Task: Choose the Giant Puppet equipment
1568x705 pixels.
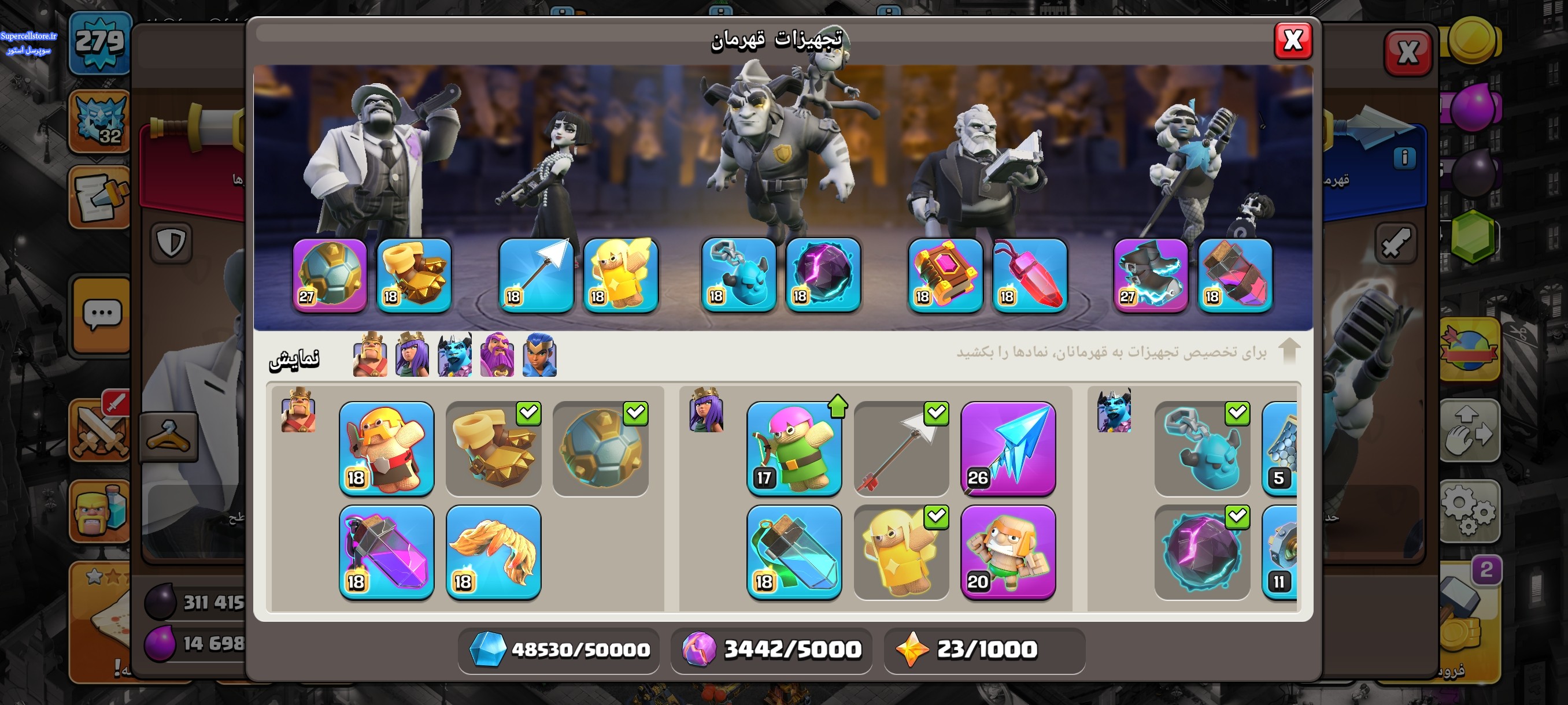Action: [1008, 552]
